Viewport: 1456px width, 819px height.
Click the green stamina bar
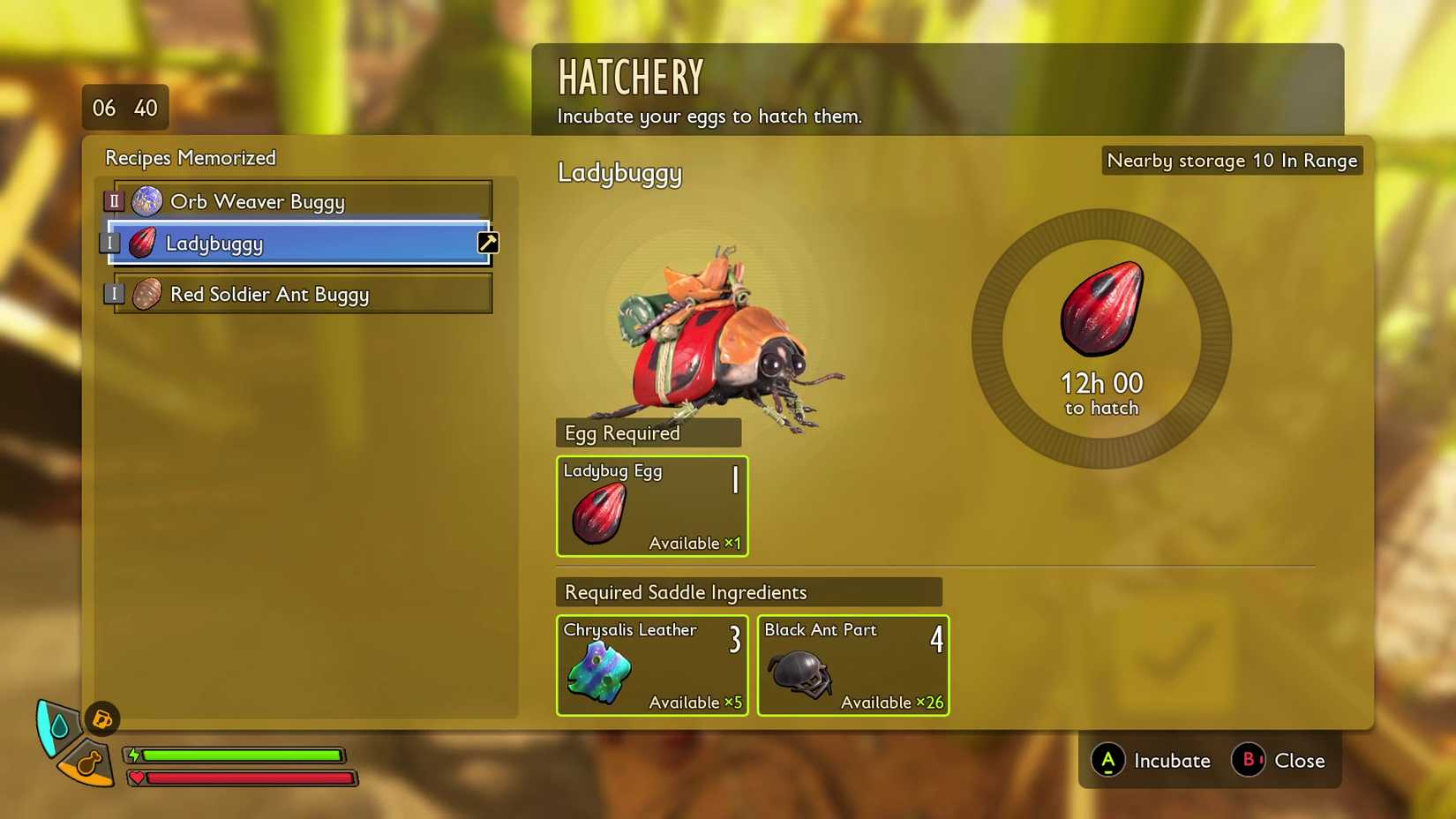coord(243,755)
